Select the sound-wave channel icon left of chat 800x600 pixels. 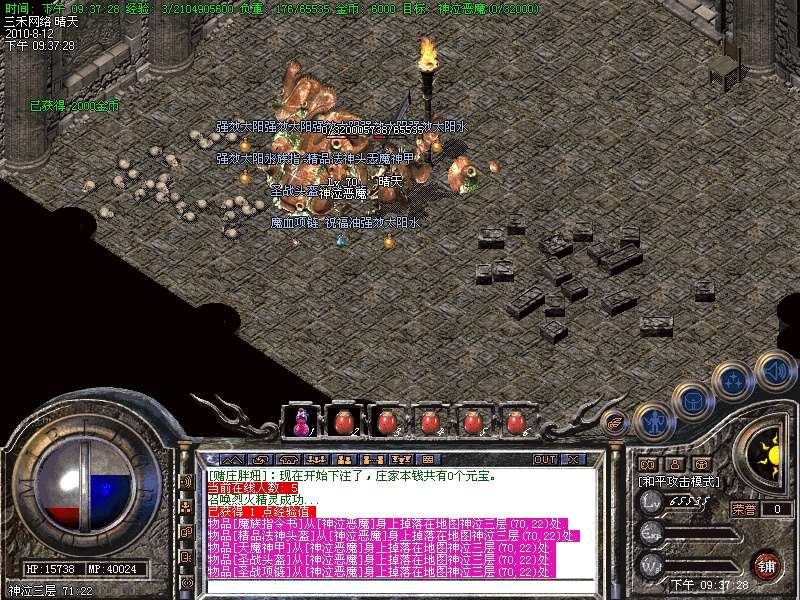[x=186, y=481]
